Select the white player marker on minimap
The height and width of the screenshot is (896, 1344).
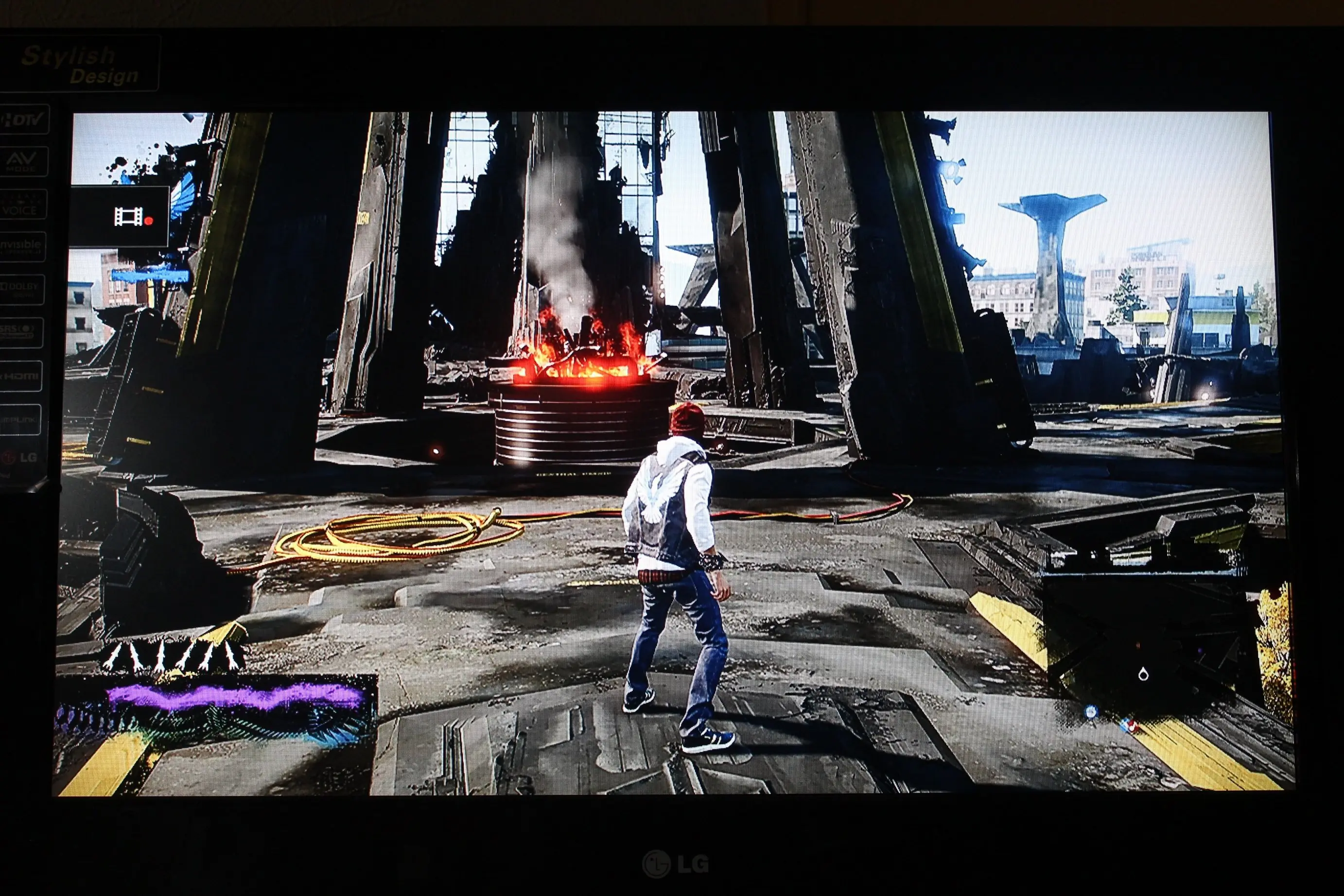click(x=1143, y=674)
